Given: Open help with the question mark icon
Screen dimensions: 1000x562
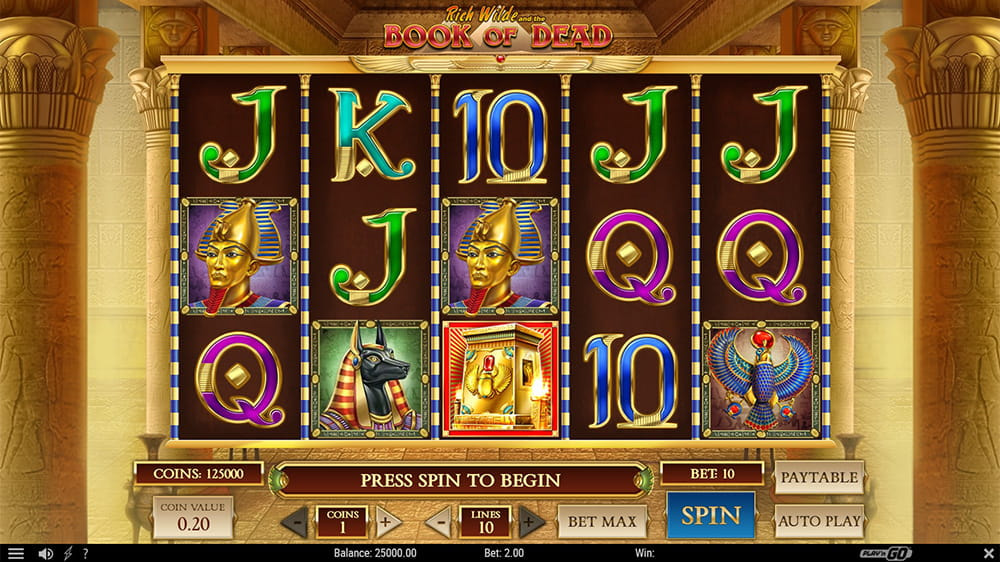Looking at the screenshot, I should point(86,553).
